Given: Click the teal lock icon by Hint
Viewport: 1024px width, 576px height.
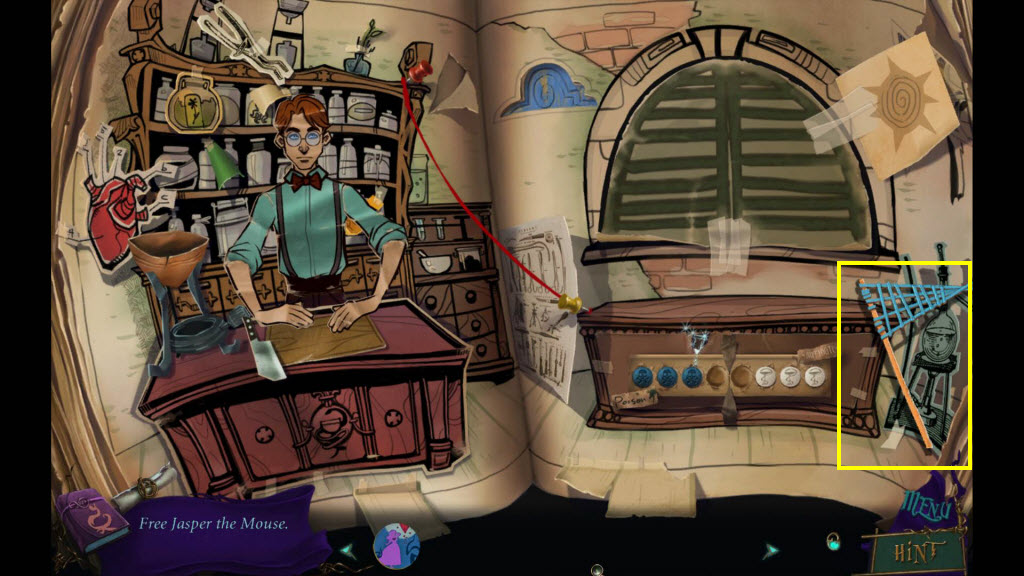Looking at the screenshot, I should click(832, 543).
